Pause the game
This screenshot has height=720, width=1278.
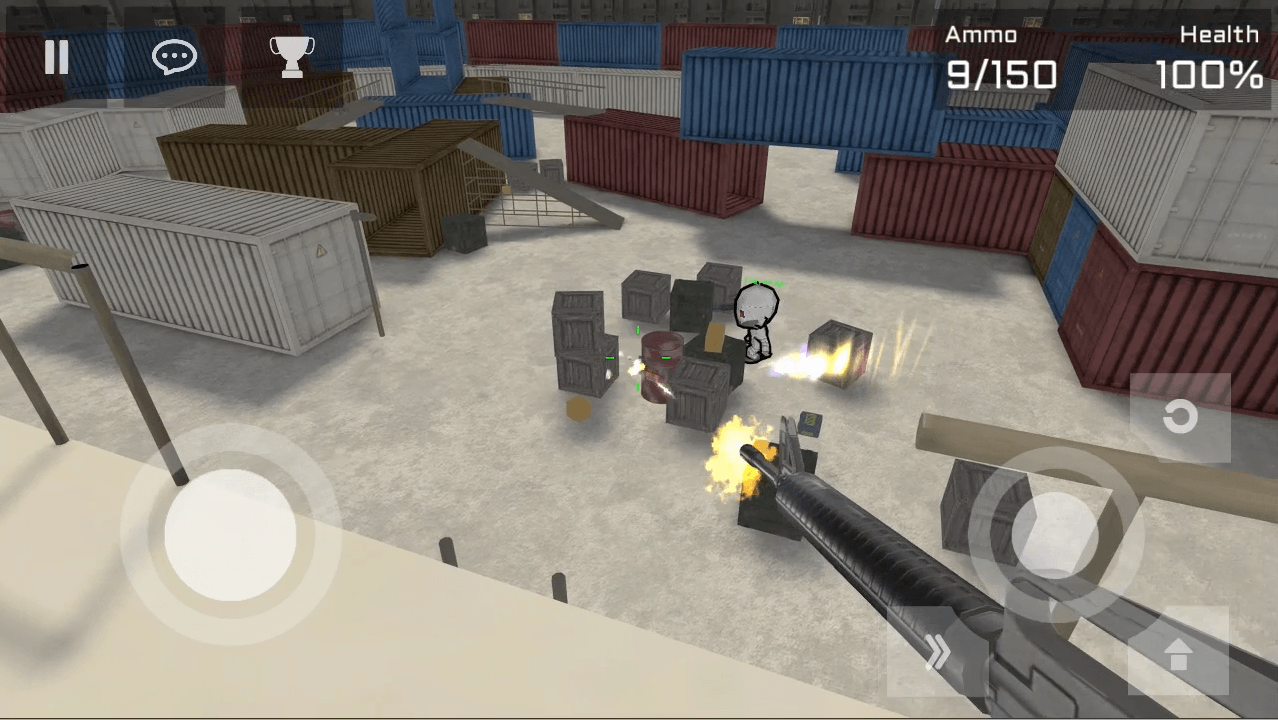click(x=57, y=58)
